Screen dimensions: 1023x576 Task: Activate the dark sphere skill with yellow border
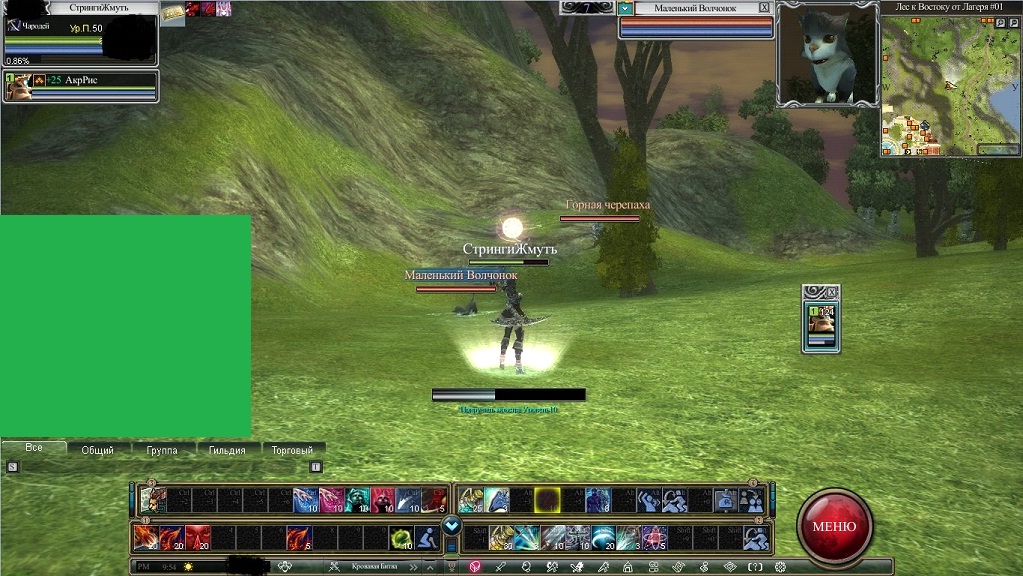546,500
